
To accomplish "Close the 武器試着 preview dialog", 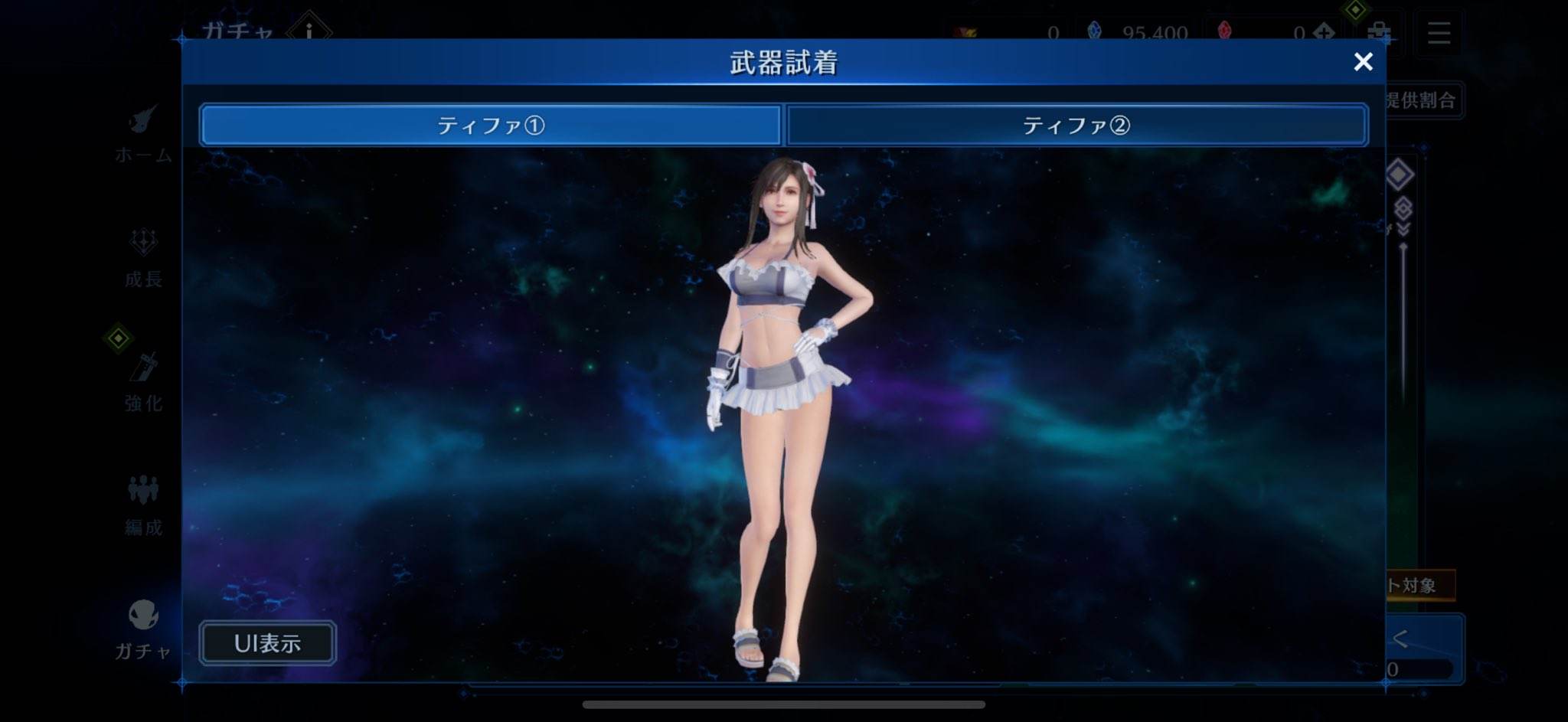I will (x=1363, y=62).
